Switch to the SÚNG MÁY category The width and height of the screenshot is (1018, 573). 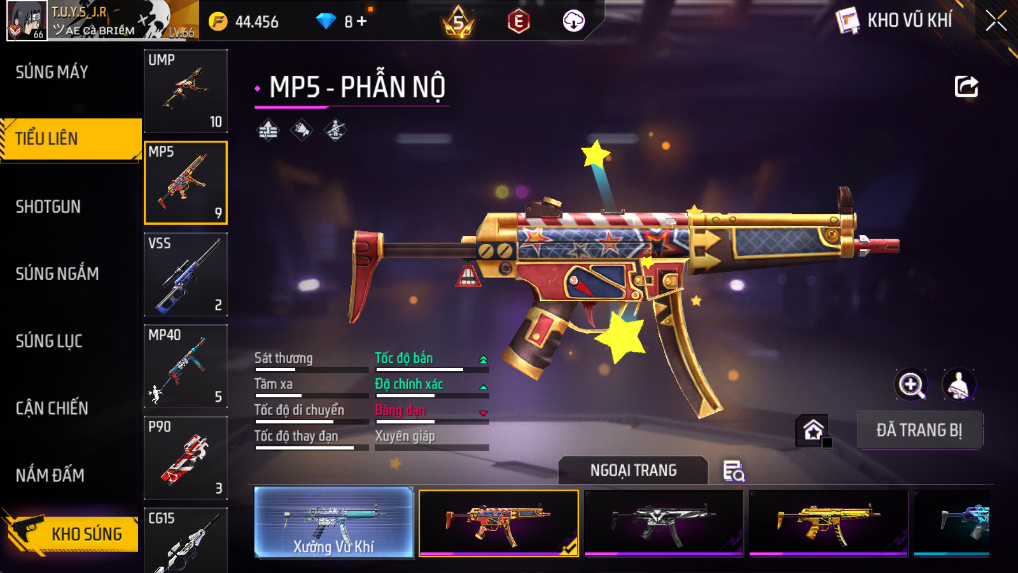52,72
